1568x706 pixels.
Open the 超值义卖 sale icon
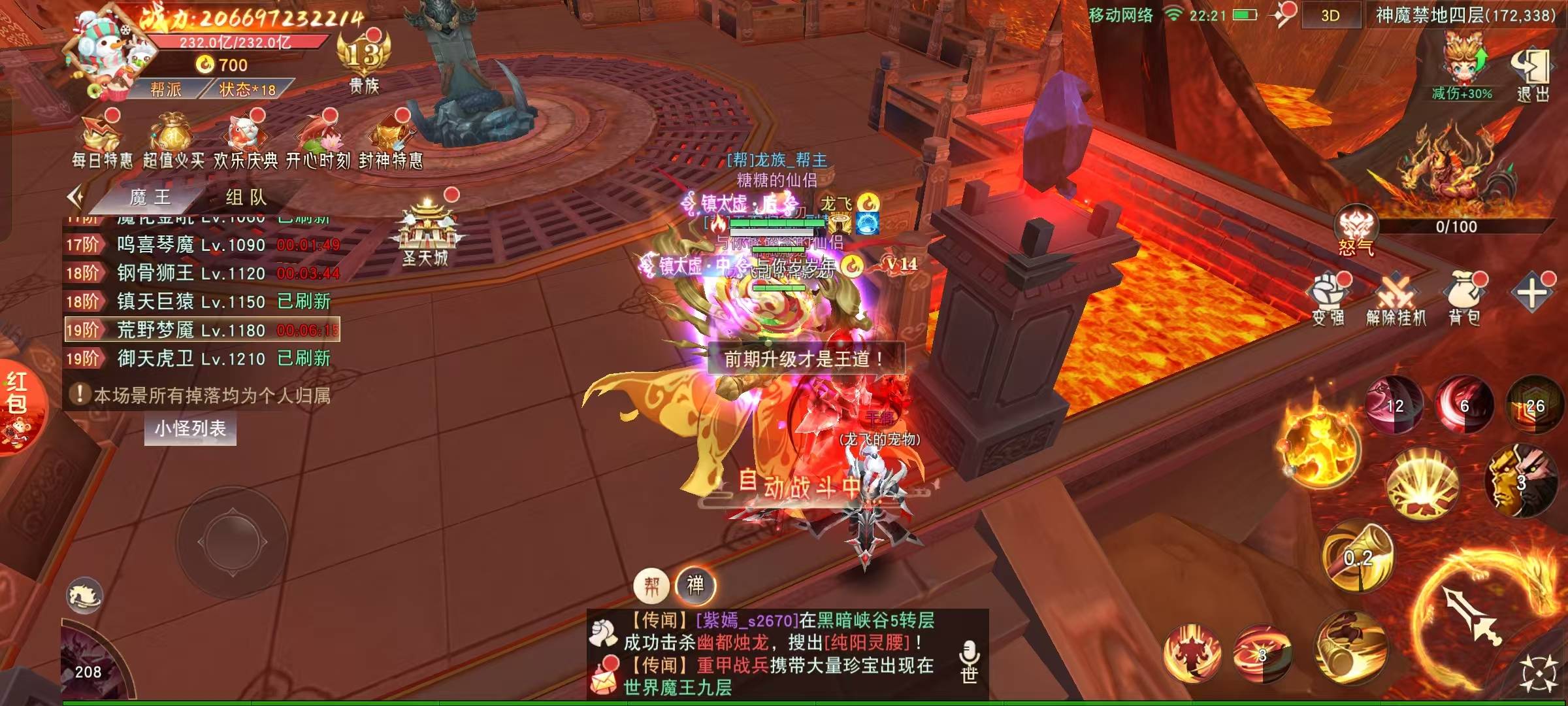pos(172,141)
